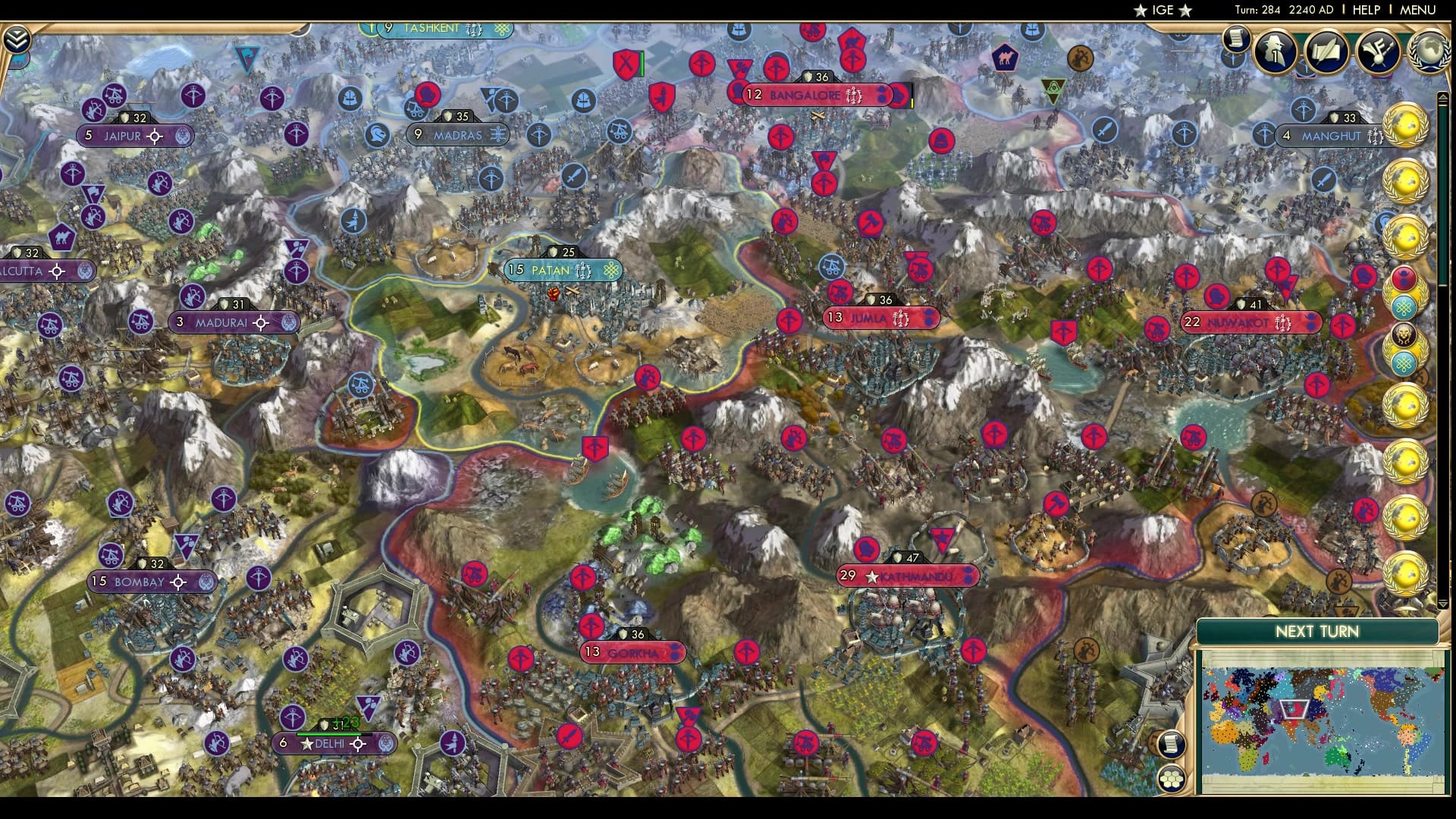Select the Kathmandu city banner
1456x819 pixels.
pyautogui.click(x=910, y=575)
